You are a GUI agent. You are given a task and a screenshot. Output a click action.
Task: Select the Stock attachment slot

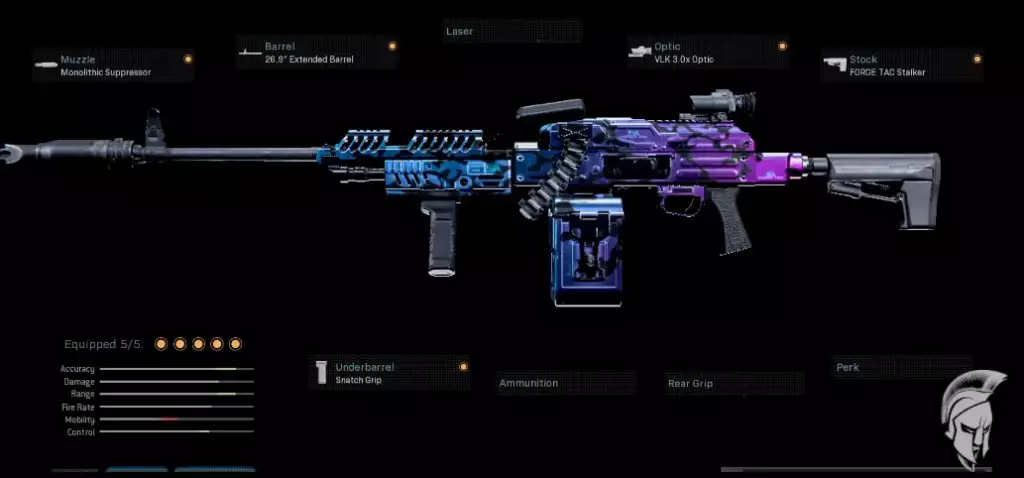tap(901, 66)
